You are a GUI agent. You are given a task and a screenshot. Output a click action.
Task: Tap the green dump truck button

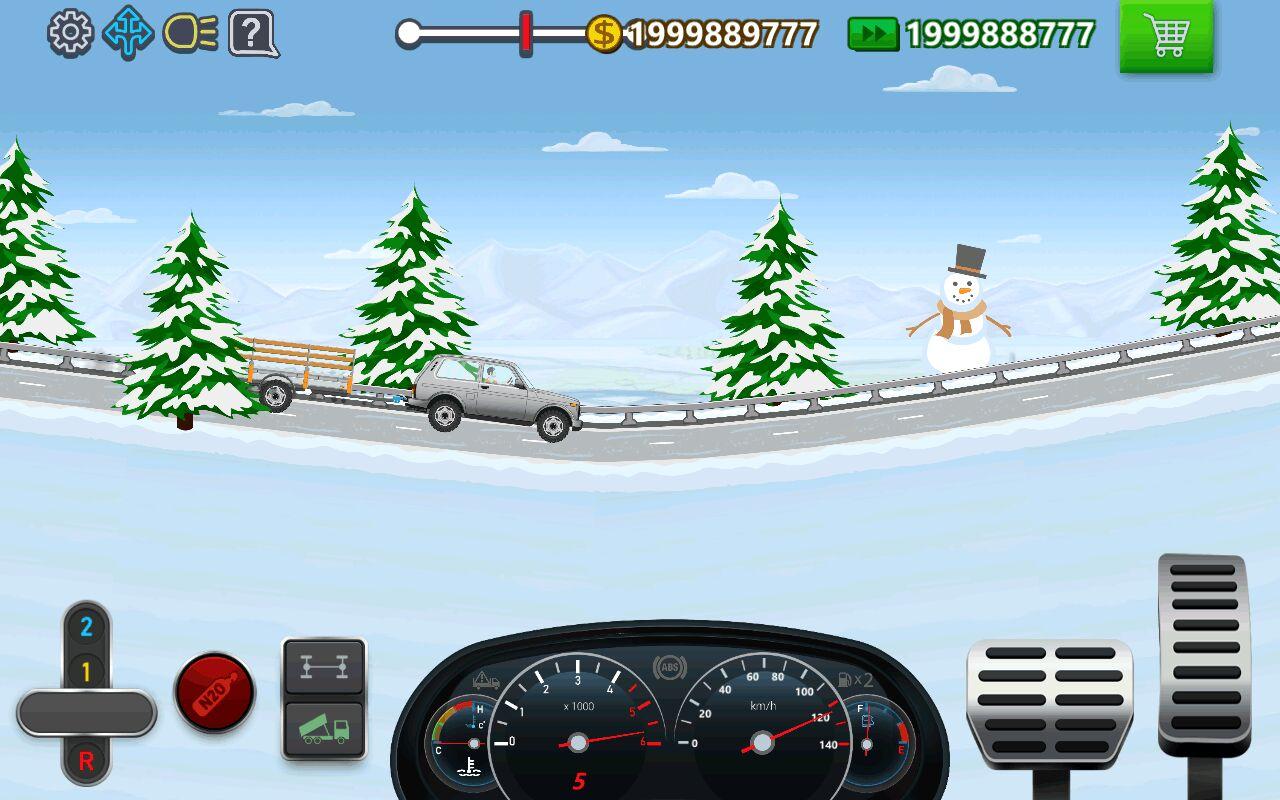[x=324, y=729]
